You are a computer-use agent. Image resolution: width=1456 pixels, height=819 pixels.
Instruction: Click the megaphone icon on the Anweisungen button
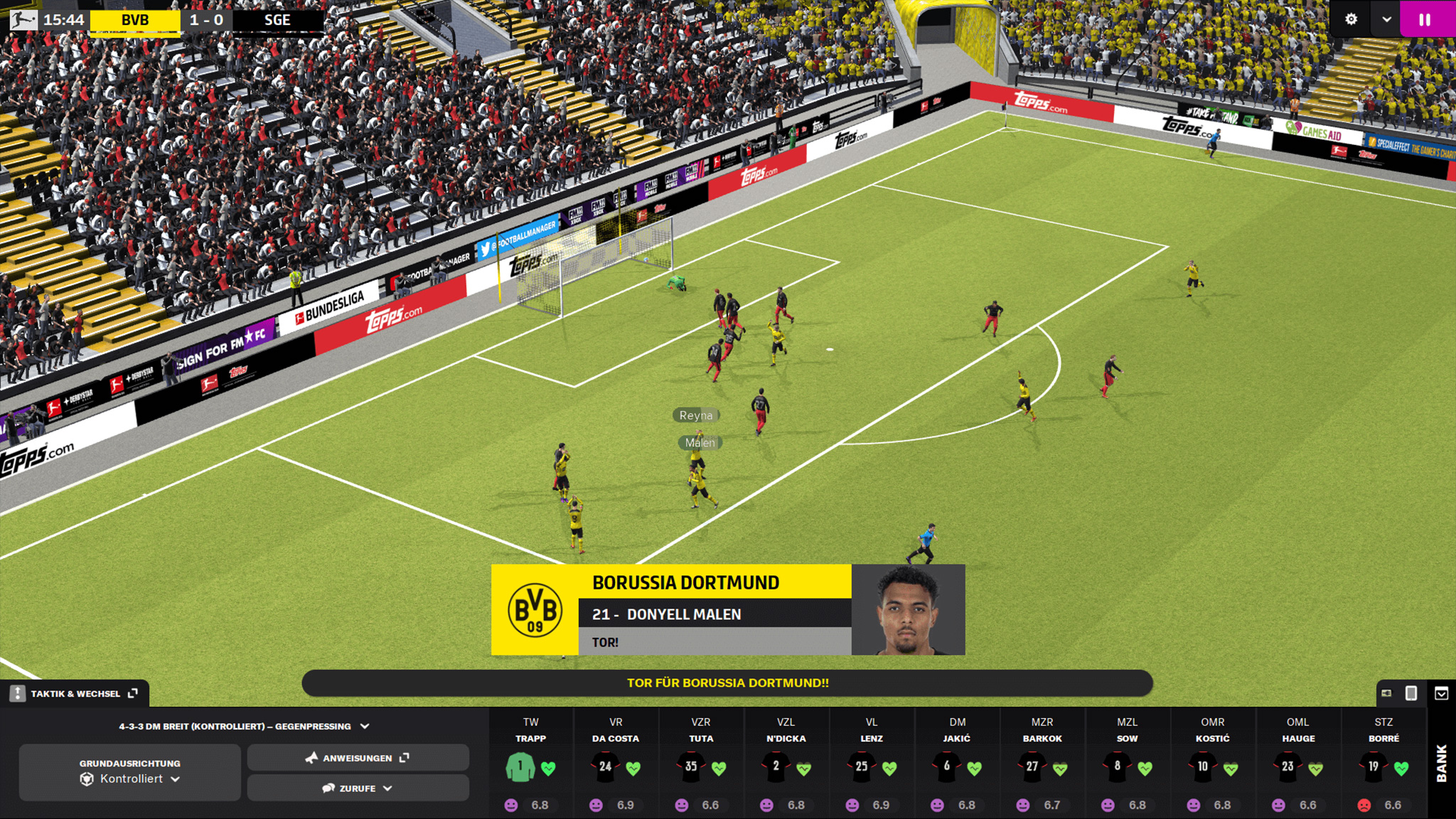311,758
